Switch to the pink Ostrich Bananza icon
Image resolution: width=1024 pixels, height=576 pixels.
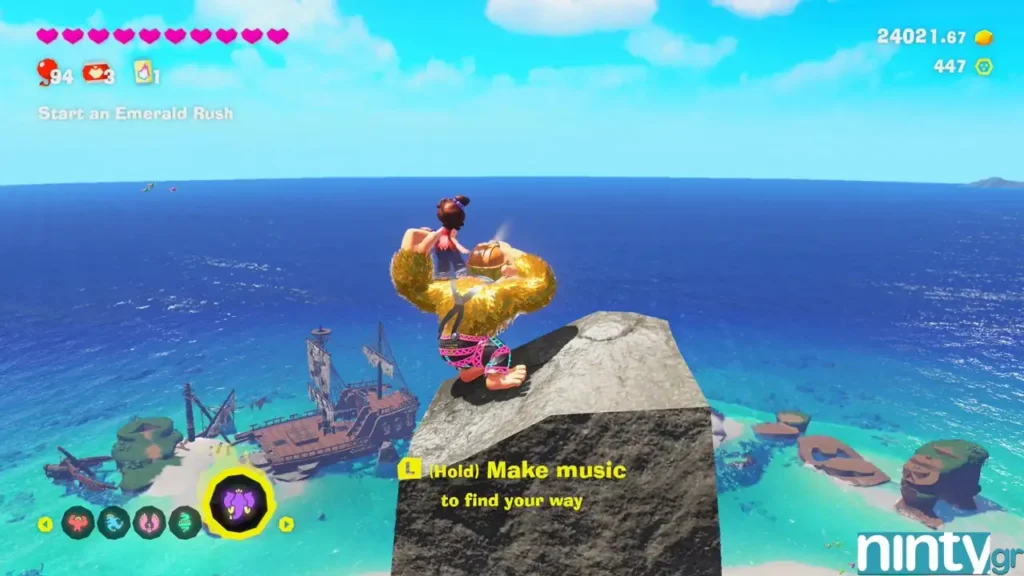pyautogui.click(x=149, y=522)
